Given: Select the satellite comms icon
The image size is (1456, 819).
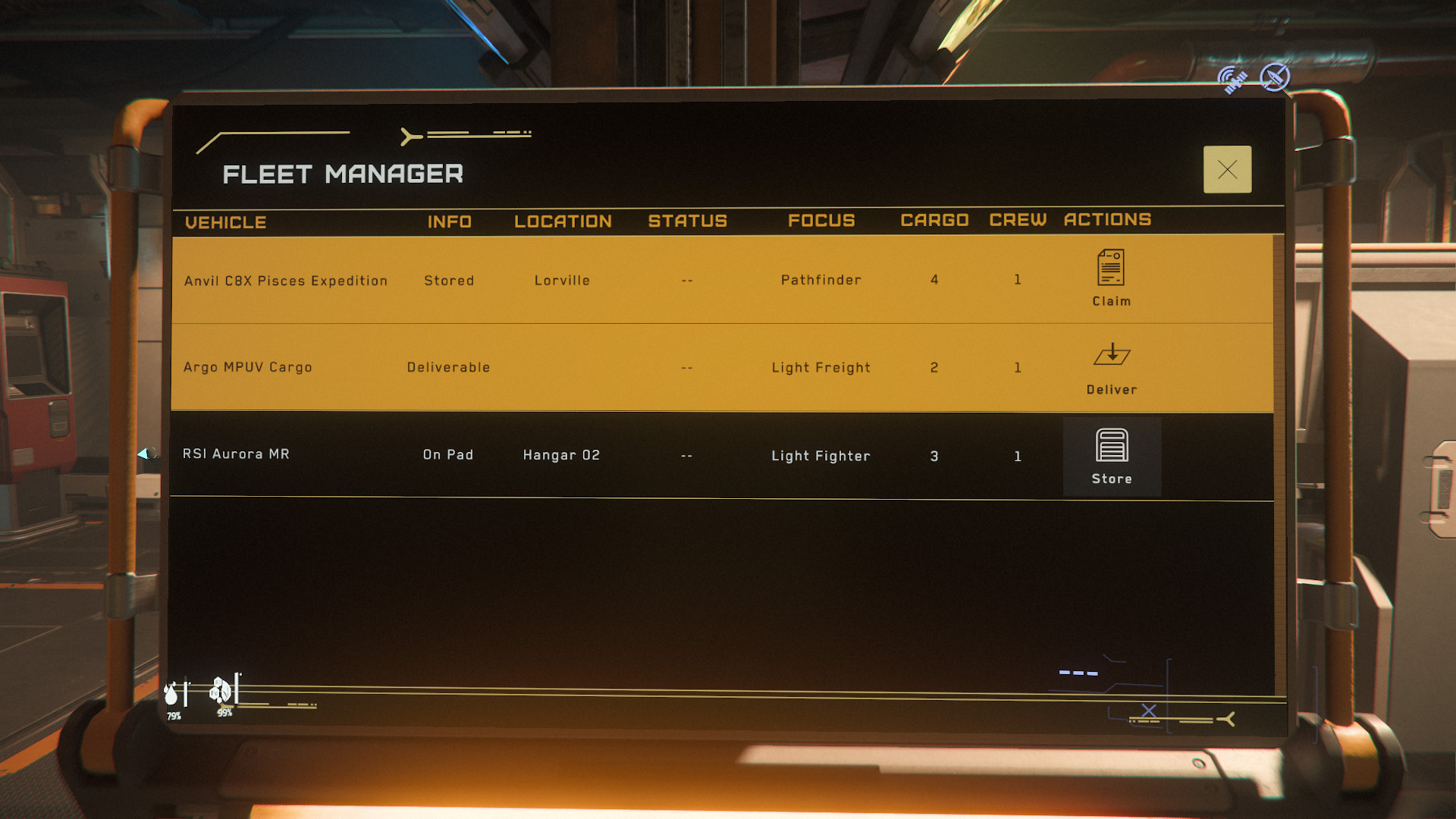Looking at the screenshot, I should (x=1232, y=77).
